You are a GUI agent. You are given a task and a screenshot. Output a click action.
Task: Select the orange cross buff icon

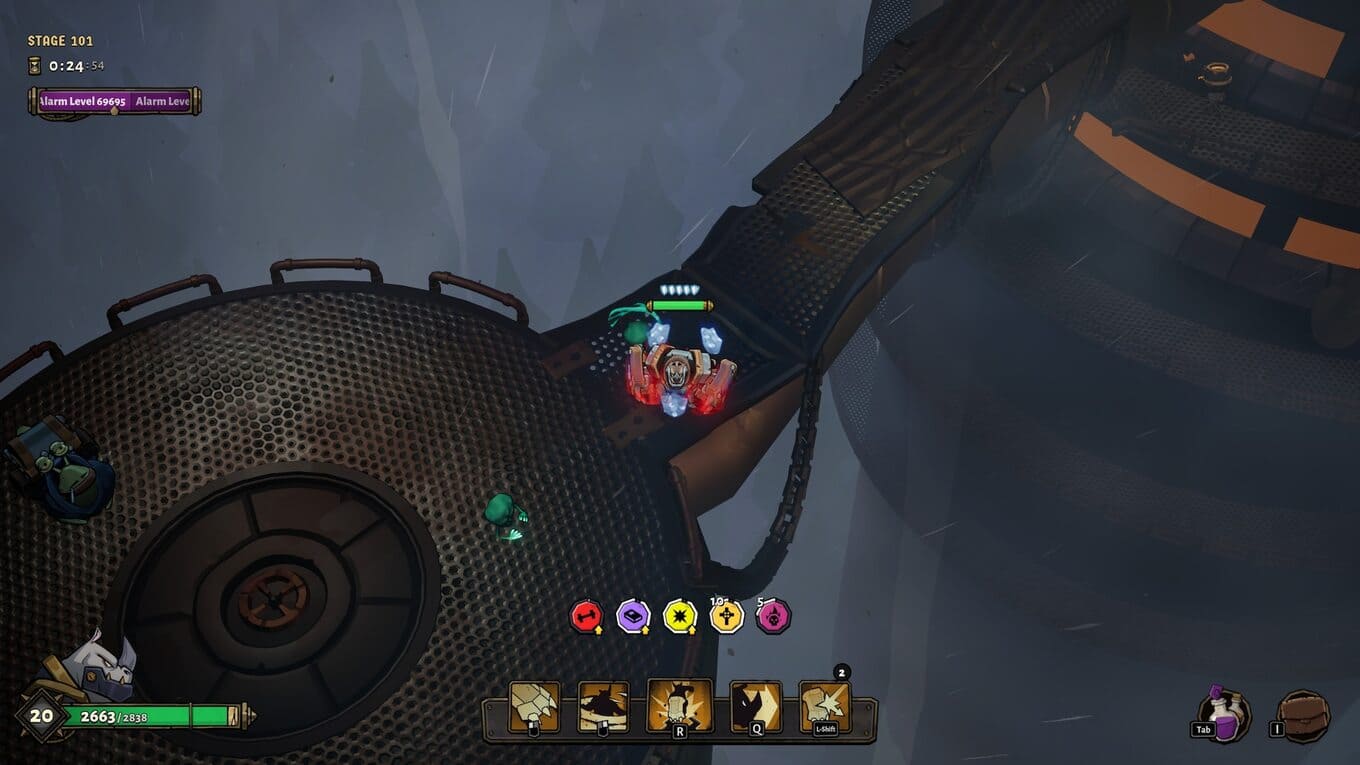pyautogui.click(x=727, y=616)
